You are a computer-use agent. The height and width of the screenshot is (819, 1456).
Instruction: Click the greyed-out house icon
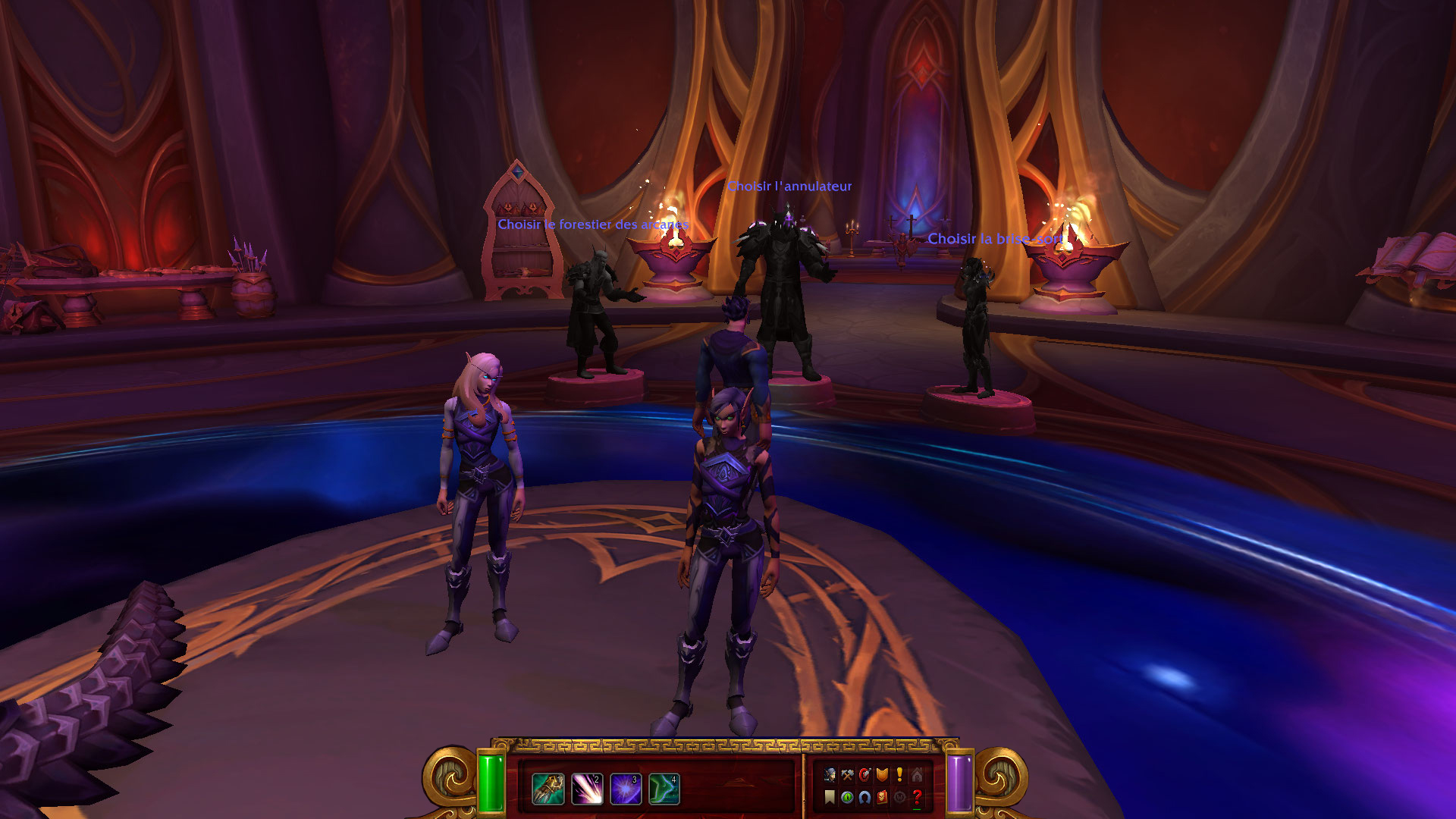click(x=917, y=774)
